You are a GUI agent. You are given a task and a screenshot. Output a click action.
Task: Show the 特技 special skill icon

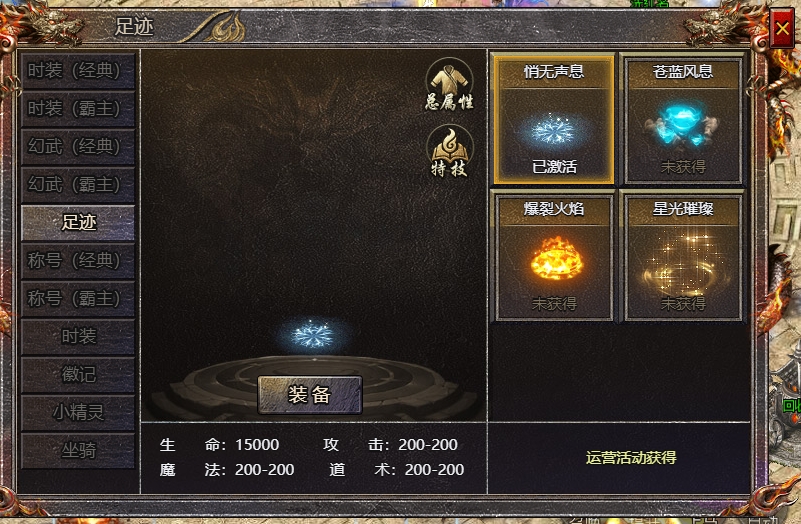(x=450, y=150)
